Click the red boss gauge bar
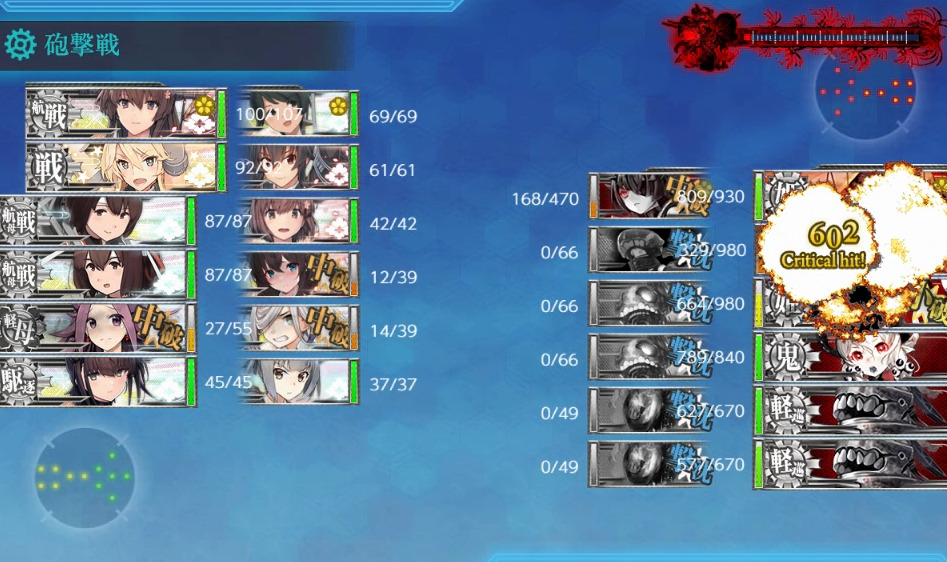Screen dimensions: 947x562 (835, 37)
